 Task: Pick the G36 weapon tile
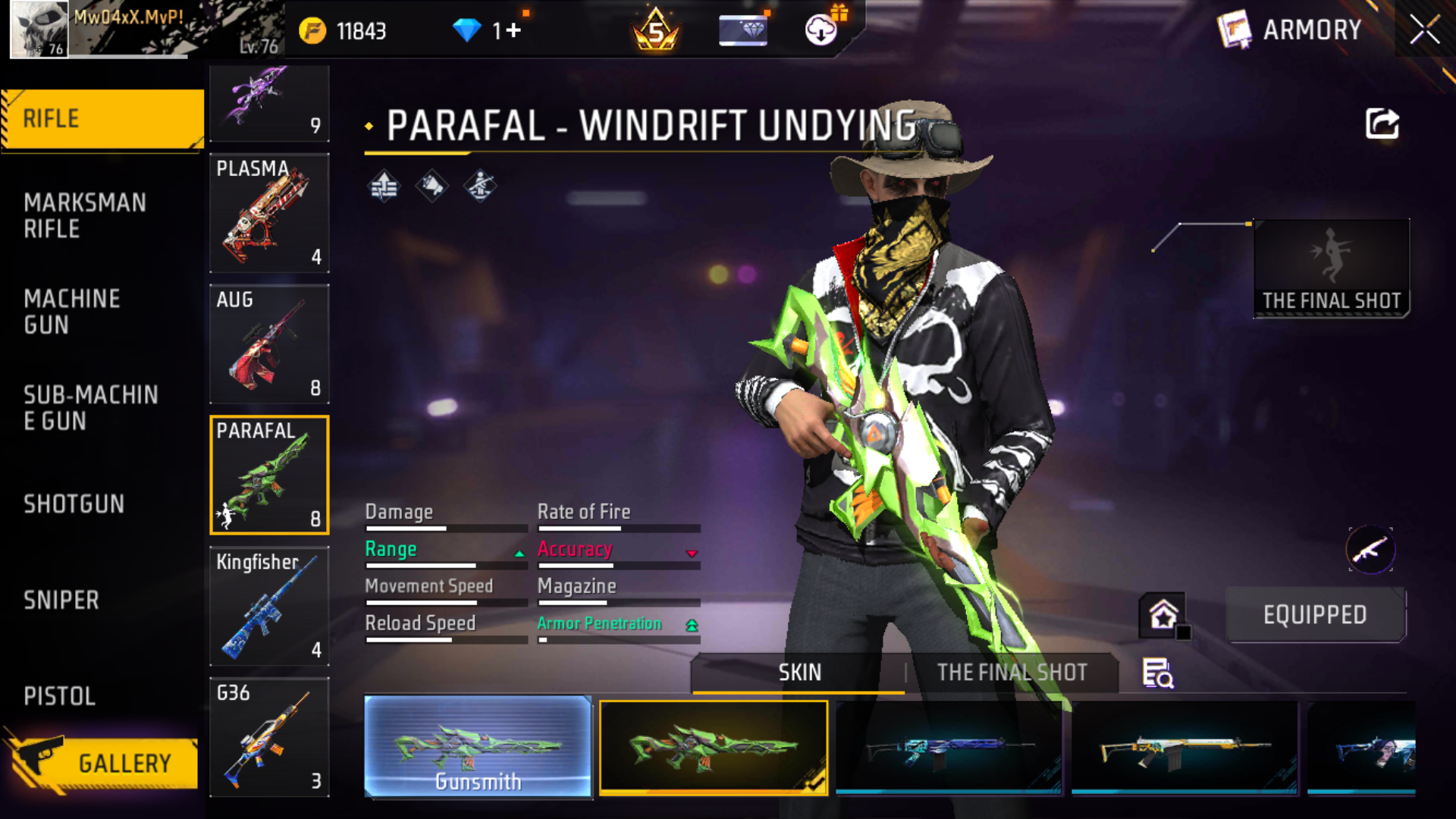269,737
